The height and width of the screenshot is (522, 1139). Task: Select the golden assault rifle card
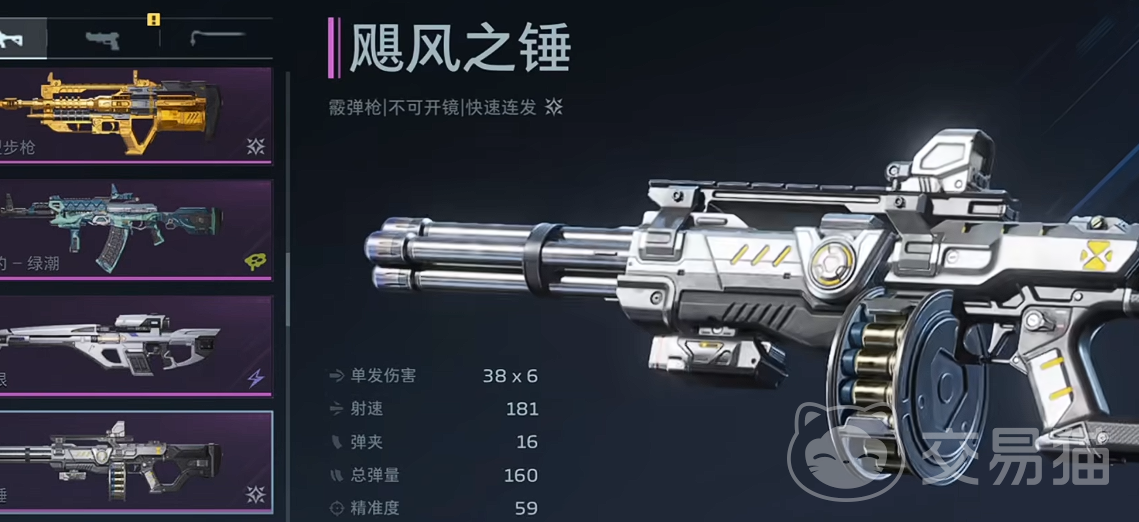coord(135,114)
